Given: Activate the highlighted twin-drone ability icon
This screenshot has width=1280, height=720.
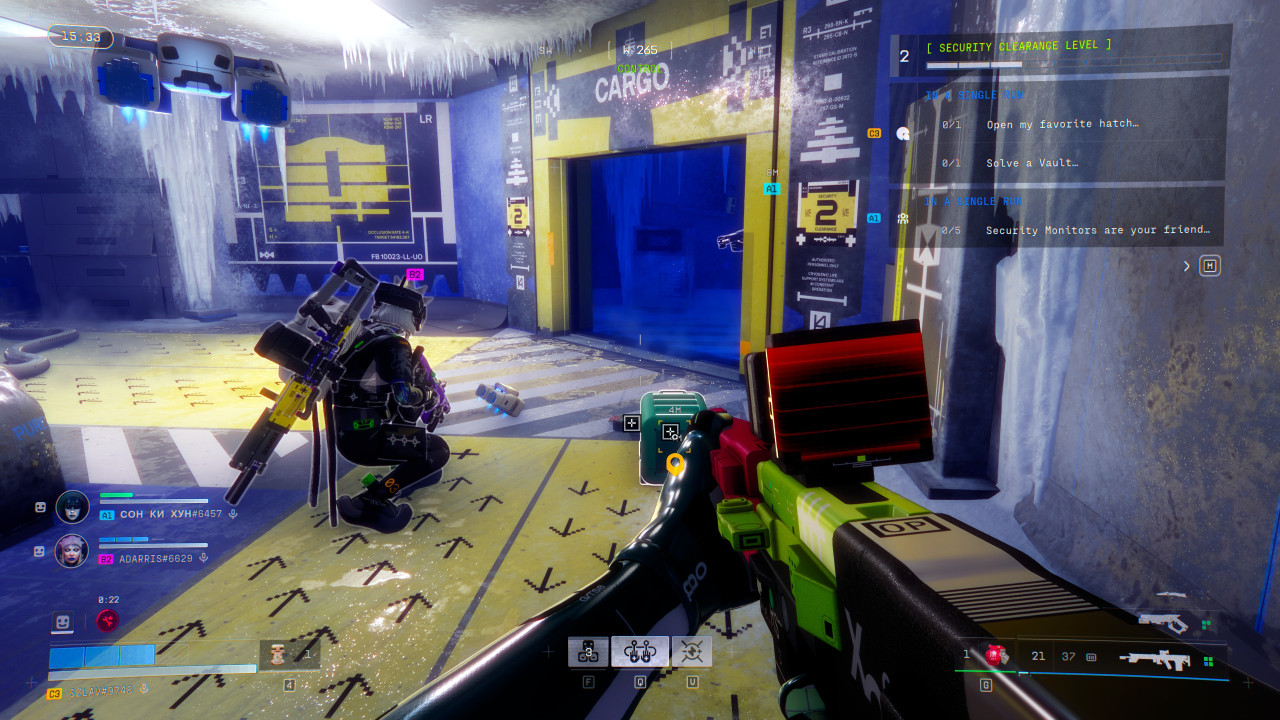Looking at the screenshot, I should point(640,652).
